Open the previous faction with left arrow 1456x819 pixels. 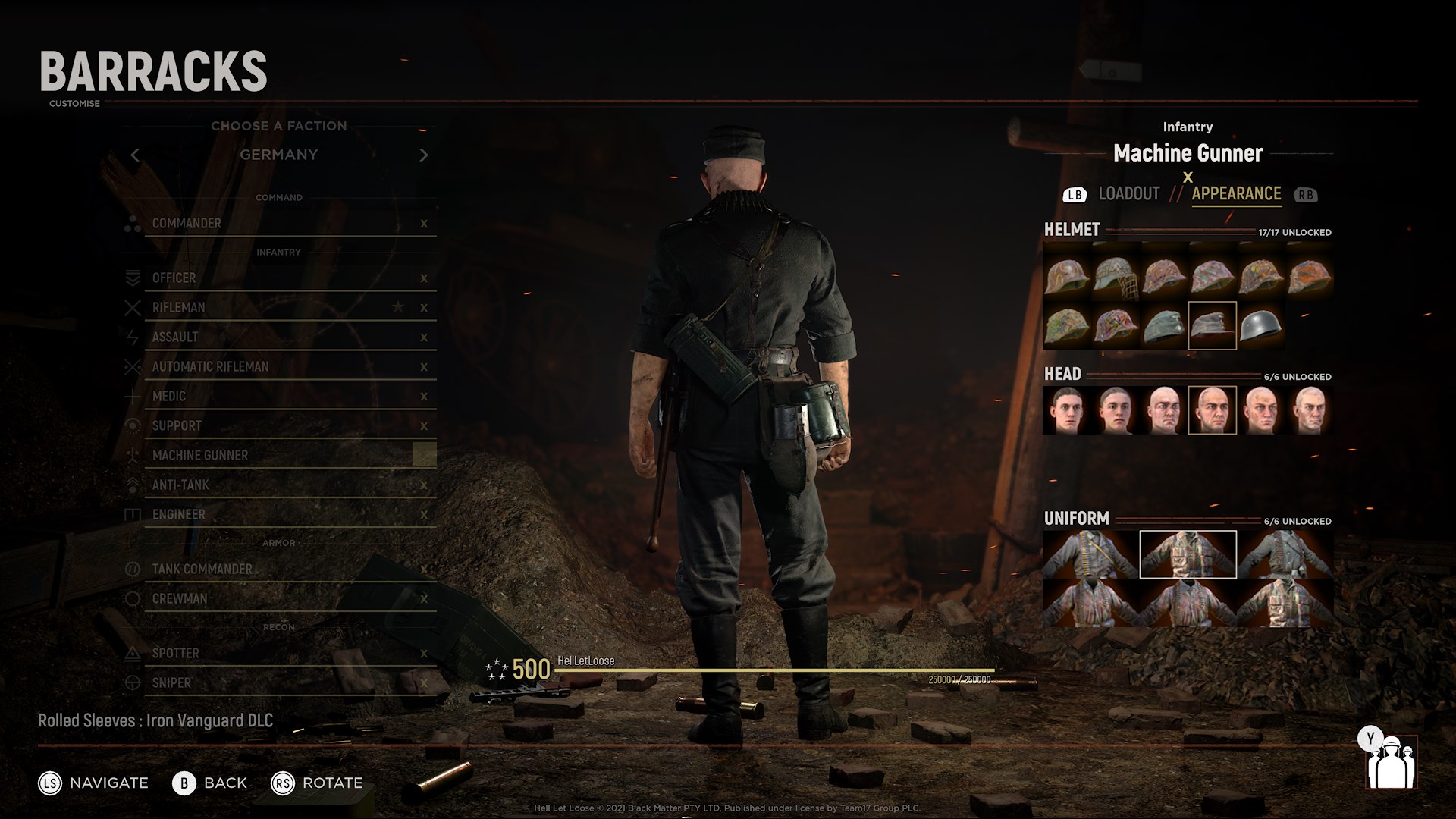(136, 155)
